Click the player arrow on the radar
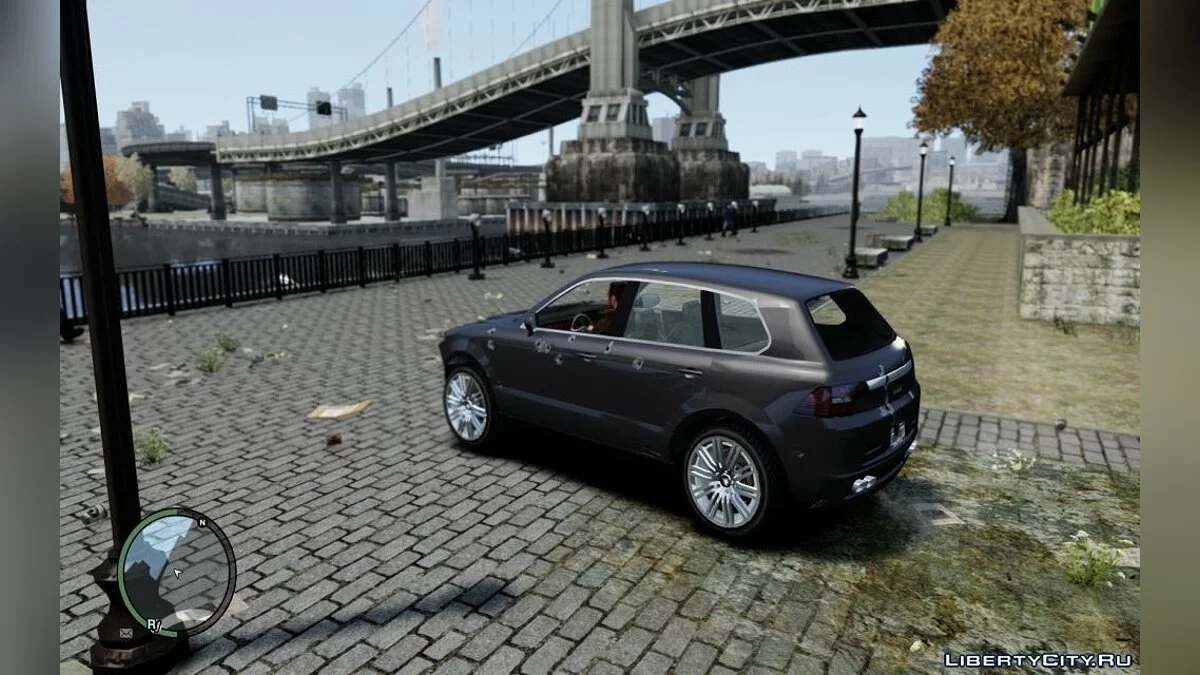 [177, 573]
